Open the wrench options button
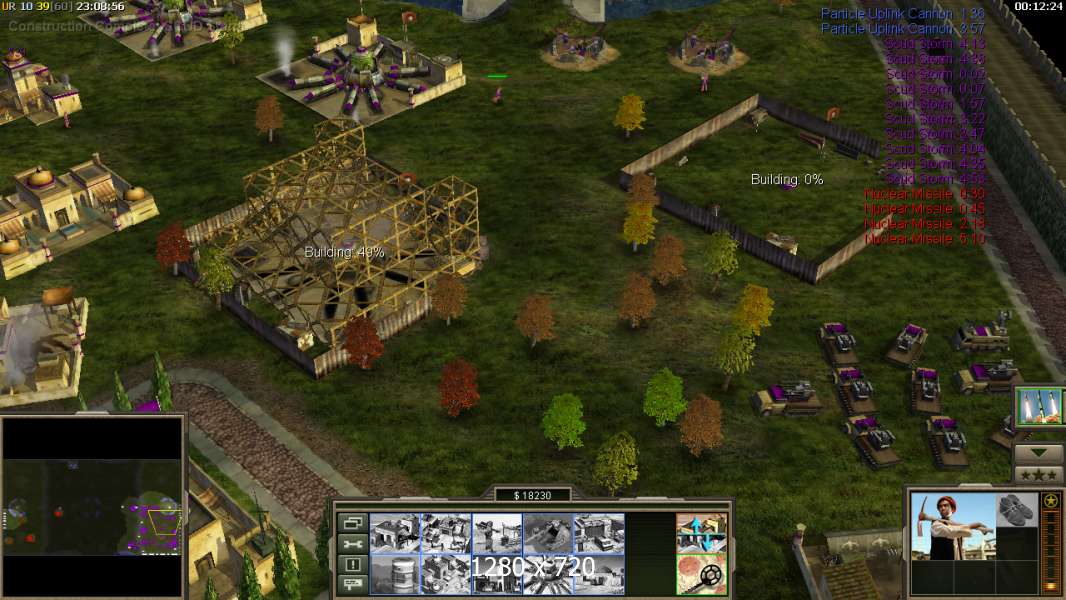This screenshot has height=600, width=1066. tap(352, 544)
